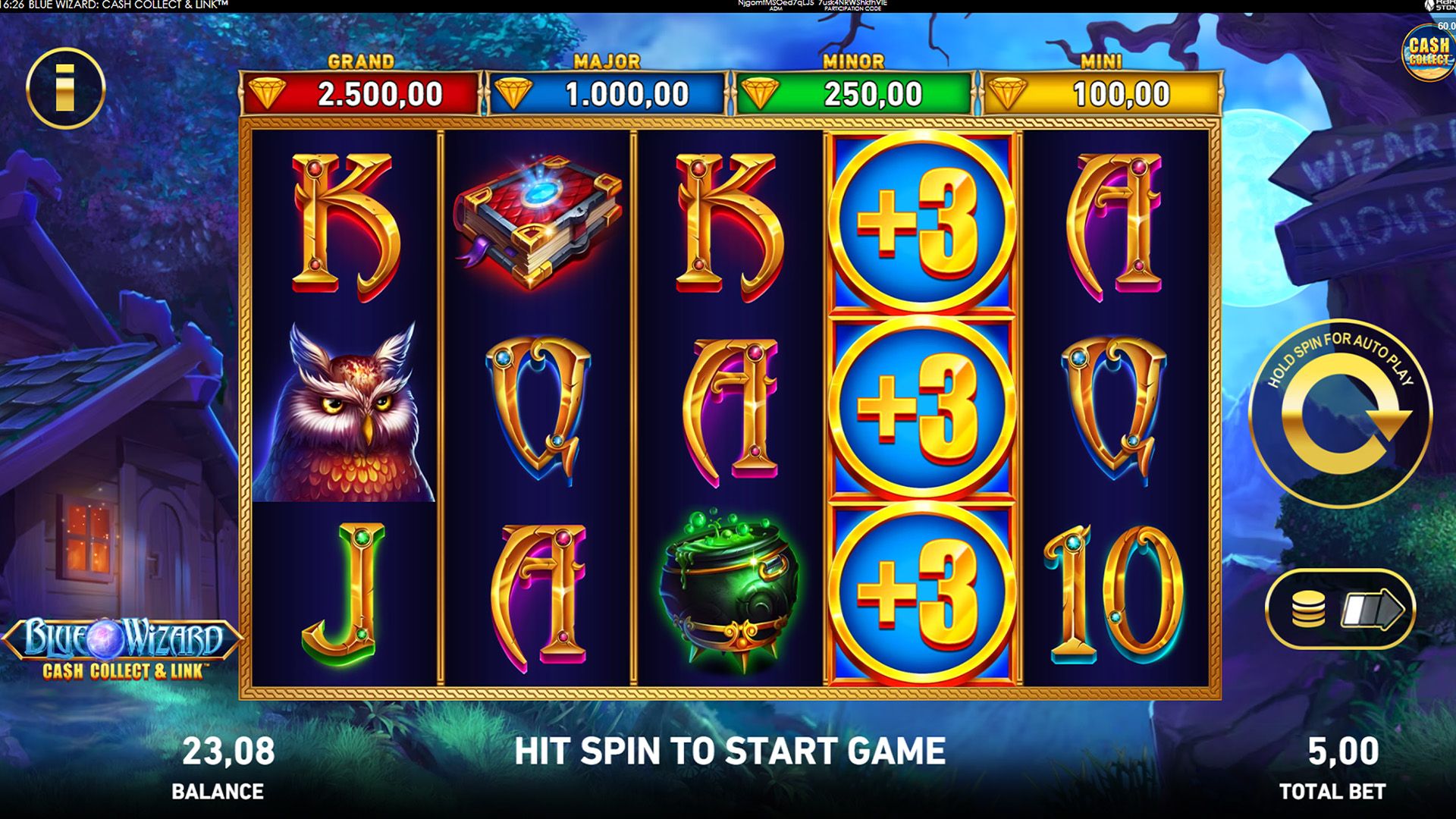Click the 60.0 value near Cash Collect
Image resolution: width=1456 pixels, height=819 pixels.
pos(1448,24)
